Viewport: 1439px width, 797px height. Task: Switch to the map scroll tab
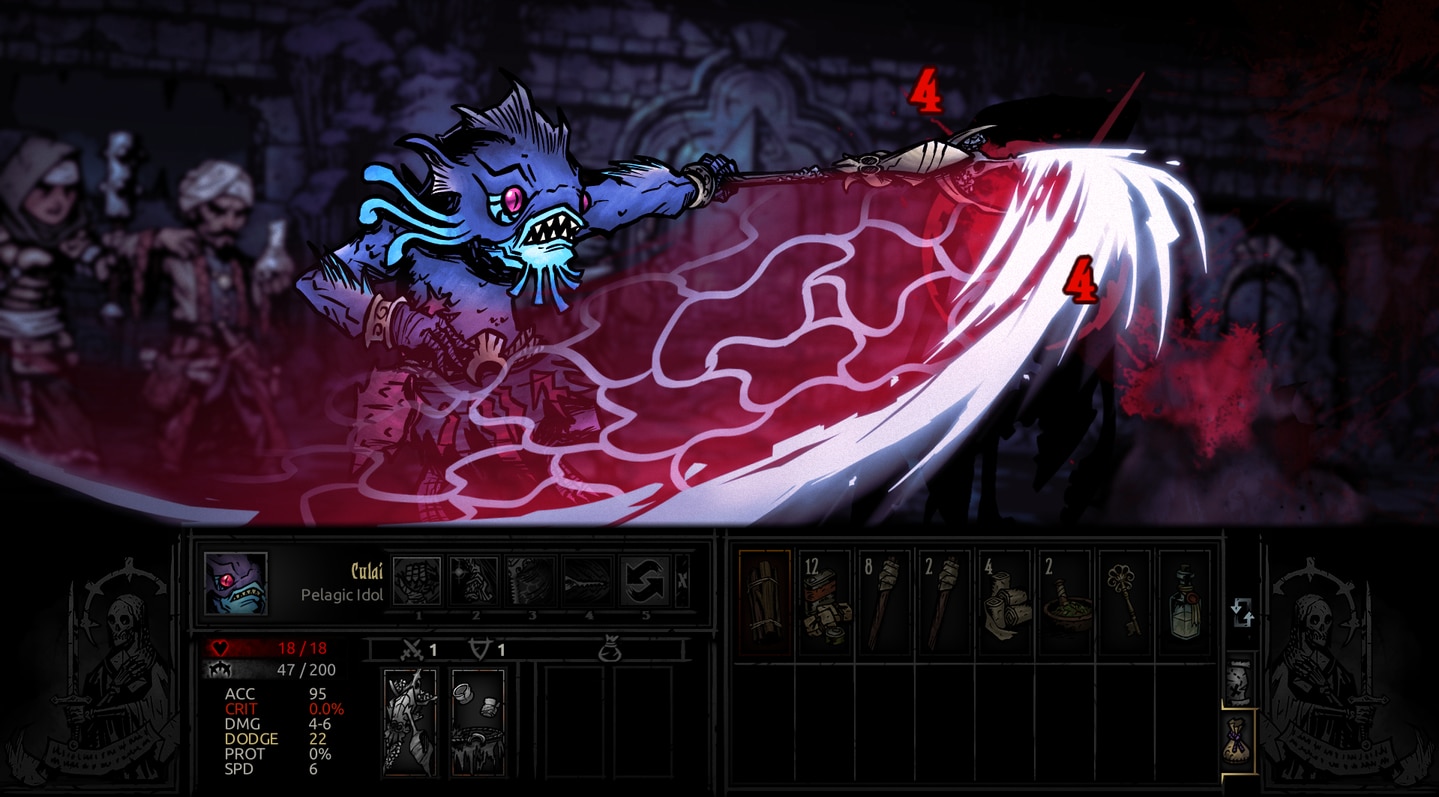(1241, 682)
